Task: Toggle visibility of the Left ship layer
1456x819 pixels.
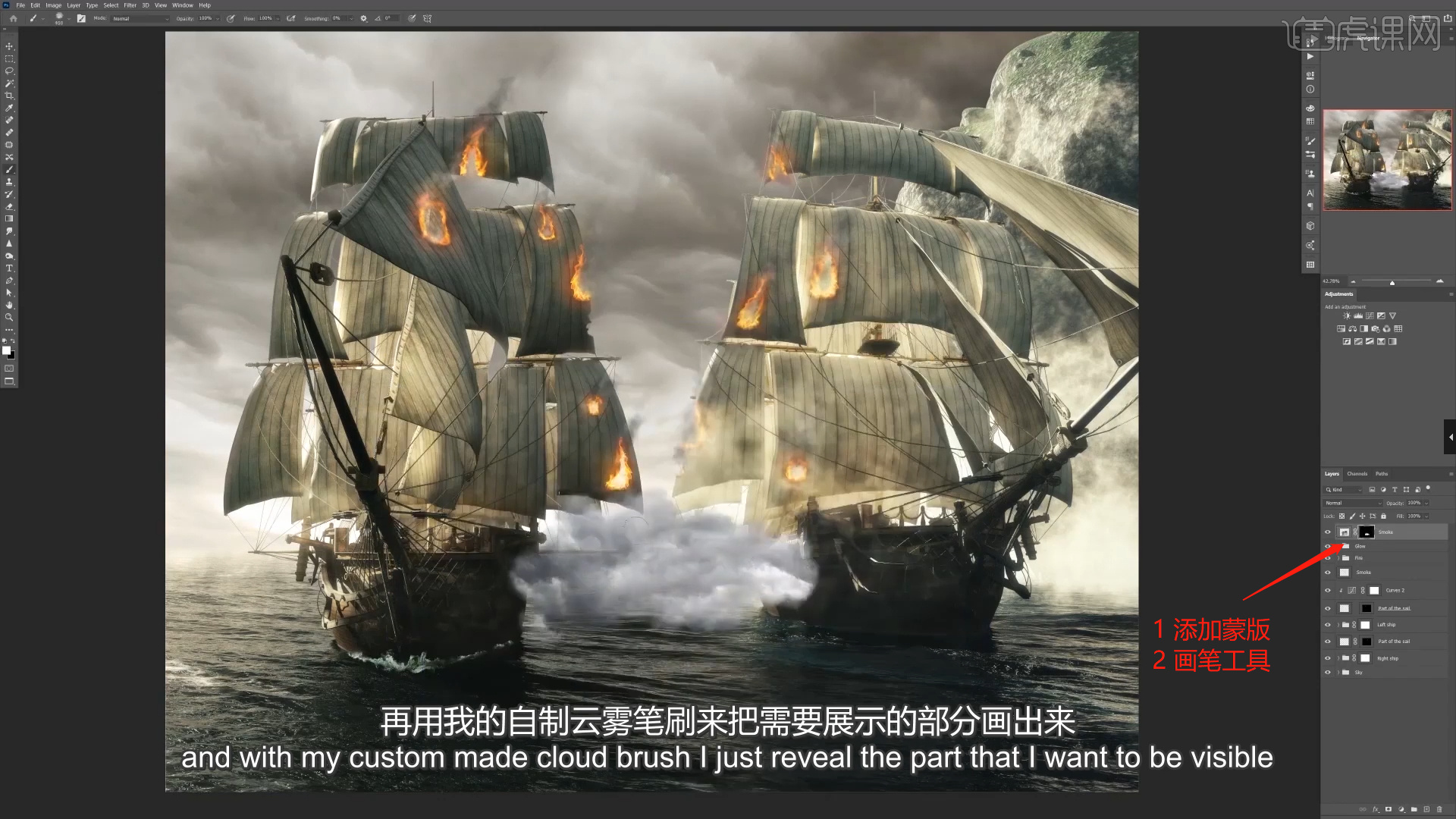Action: click(x=1328, y=625)
